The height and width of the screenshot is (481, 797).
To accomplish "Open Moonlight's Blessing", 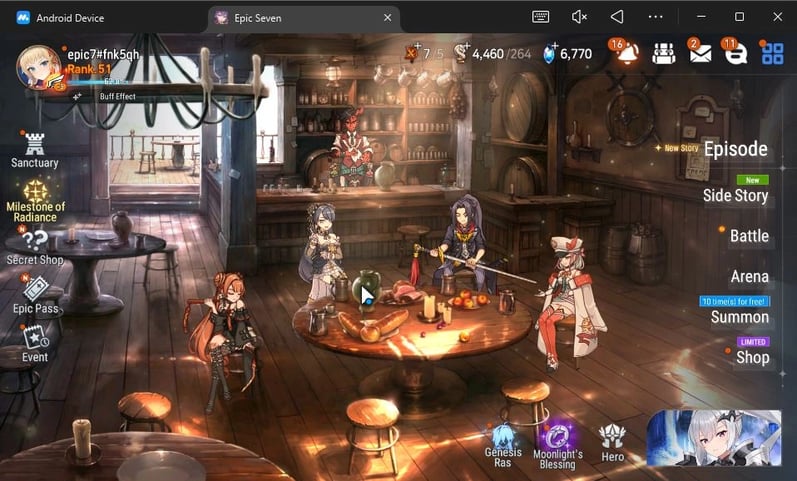I will (557, 444).
